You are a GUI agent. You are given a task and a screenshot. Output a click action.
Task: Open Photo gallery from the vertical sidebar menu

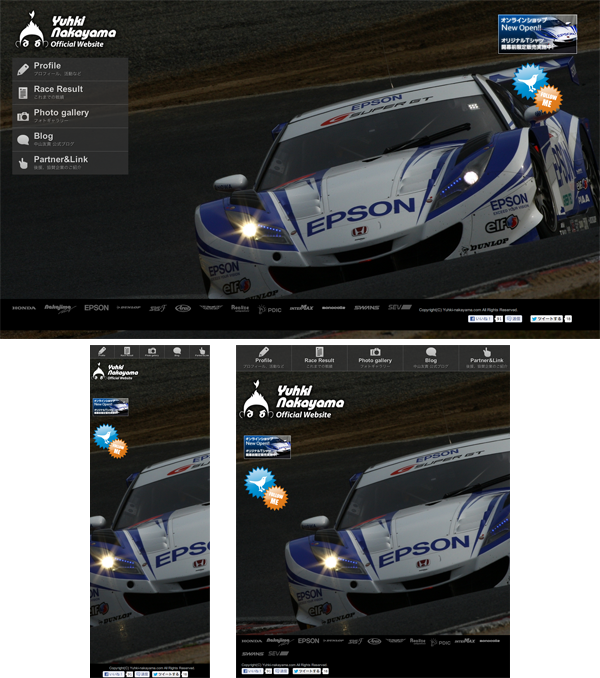point(69,116)
